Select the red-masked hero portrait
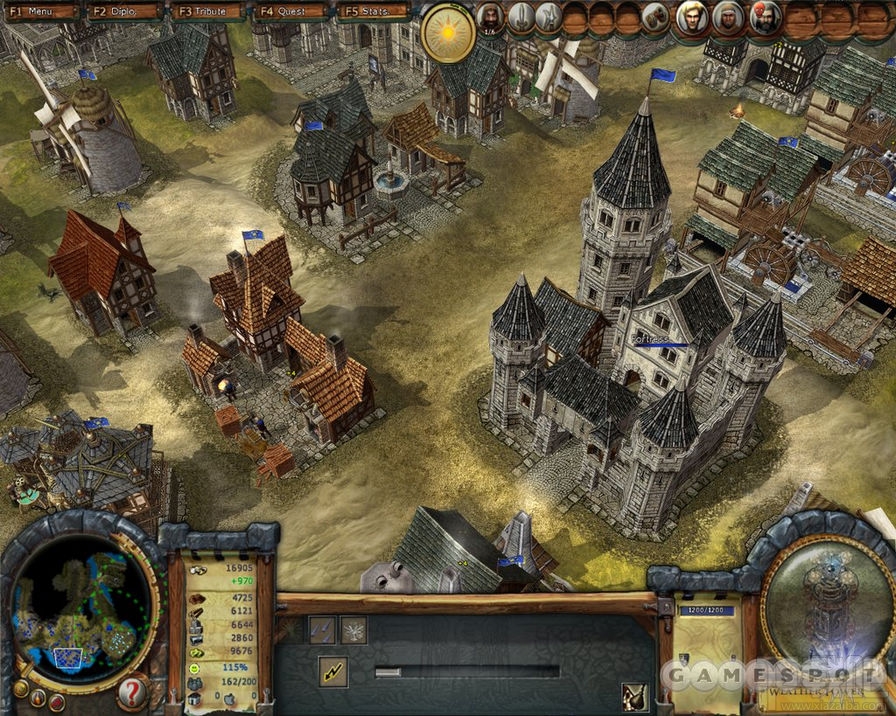 point(764,17)
